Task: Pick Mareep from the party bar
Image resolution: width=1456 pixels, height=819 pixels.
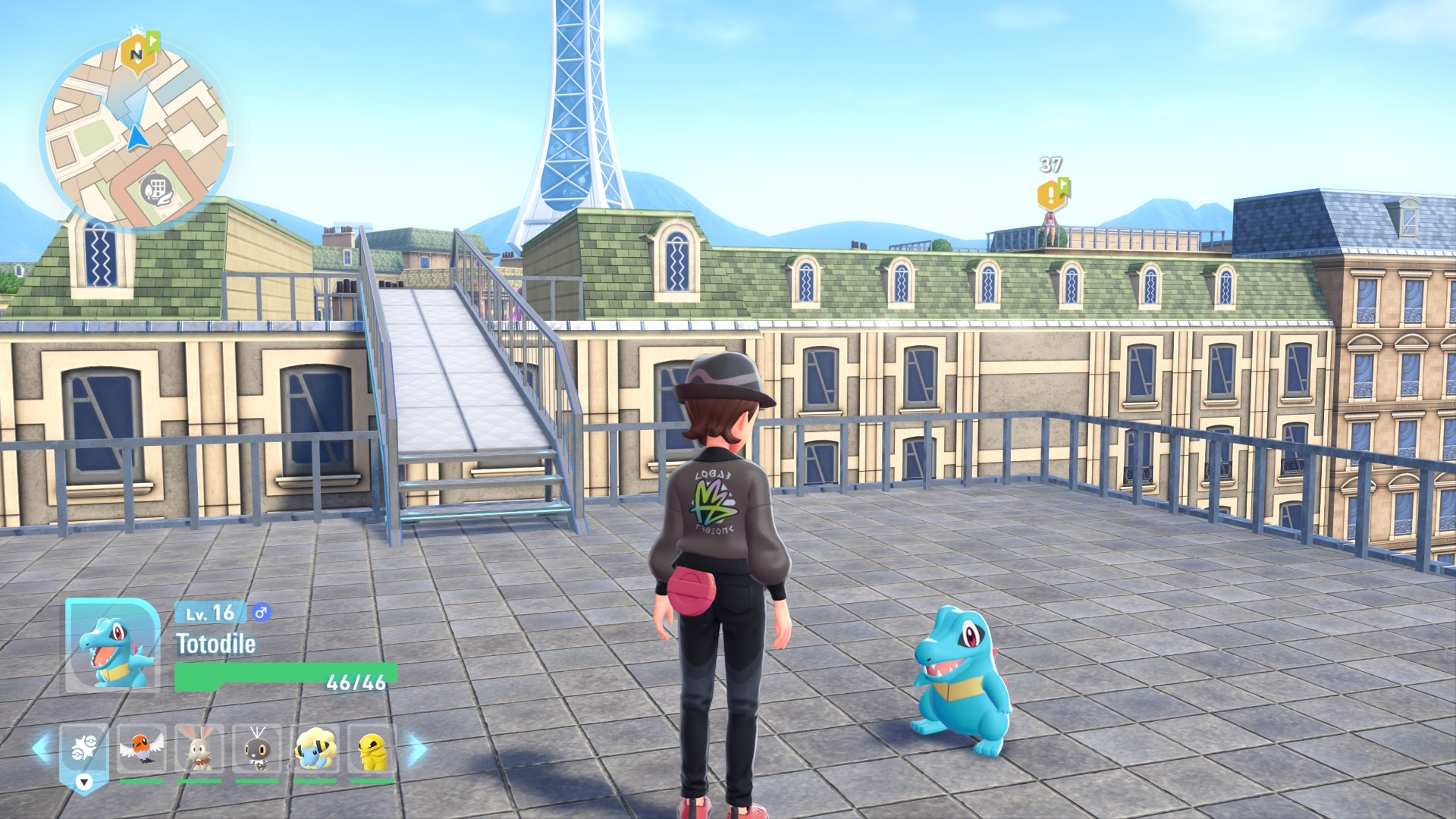Action: [315, 748]
